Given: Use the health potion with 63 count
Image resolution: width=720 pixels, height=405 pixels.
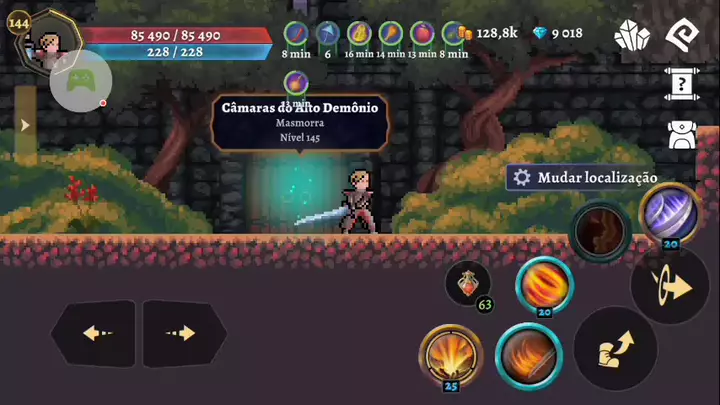Looking at the screenshot, I should pos(467,283).
